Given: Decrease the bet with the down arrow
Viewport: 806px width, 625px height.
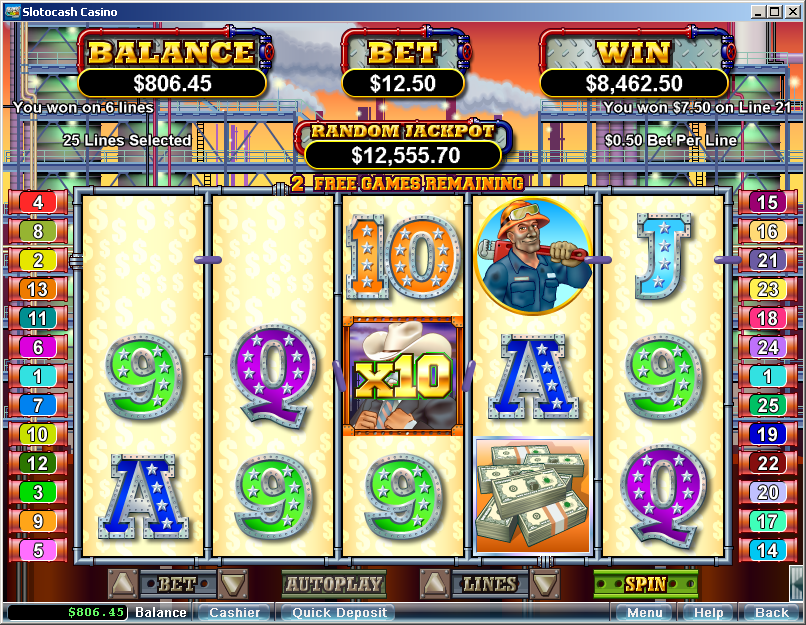Looking at the screenshot, I should [x=233, y=583].
